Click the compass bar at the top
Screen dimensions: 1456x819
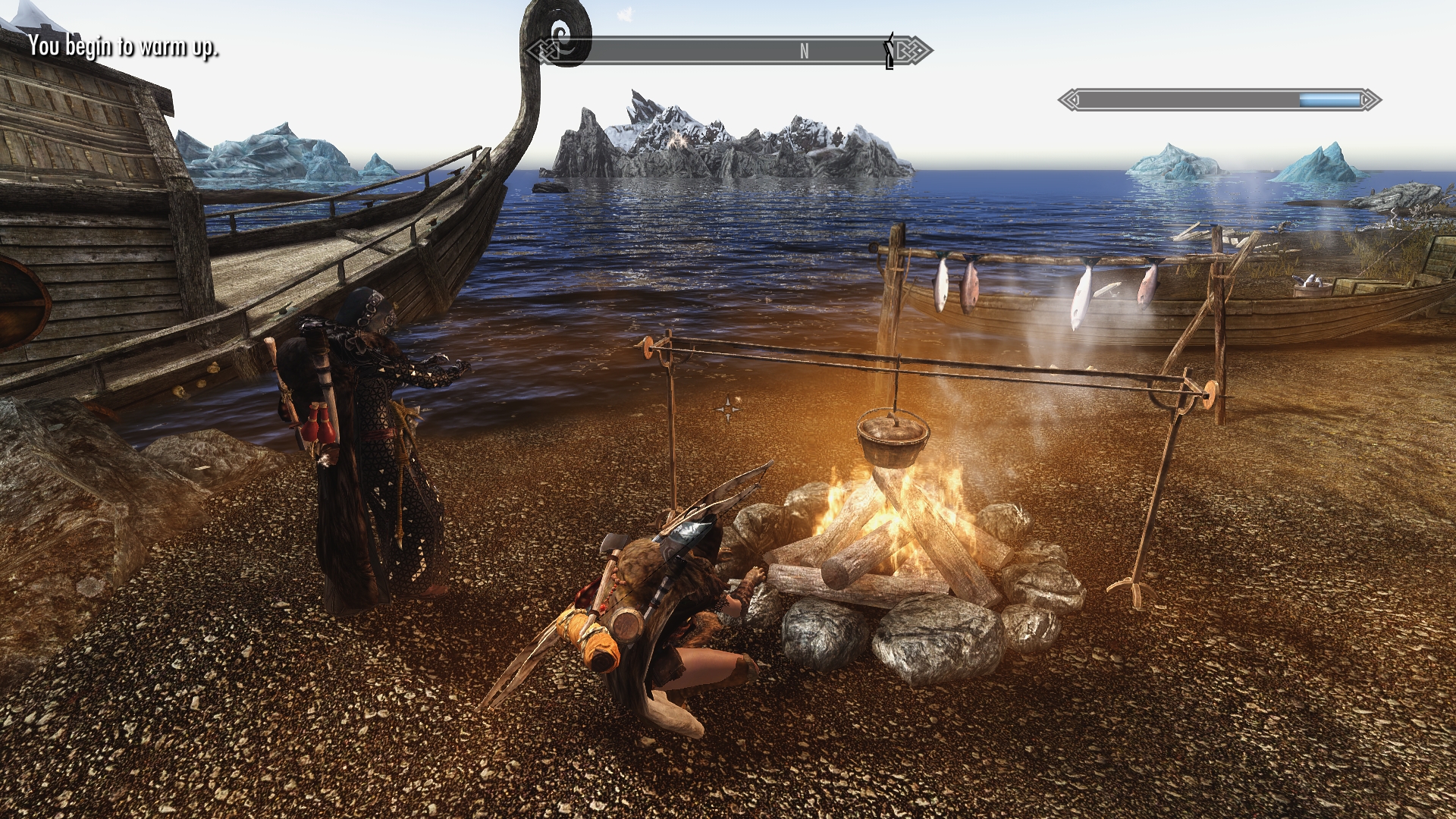tap(728, 51)
